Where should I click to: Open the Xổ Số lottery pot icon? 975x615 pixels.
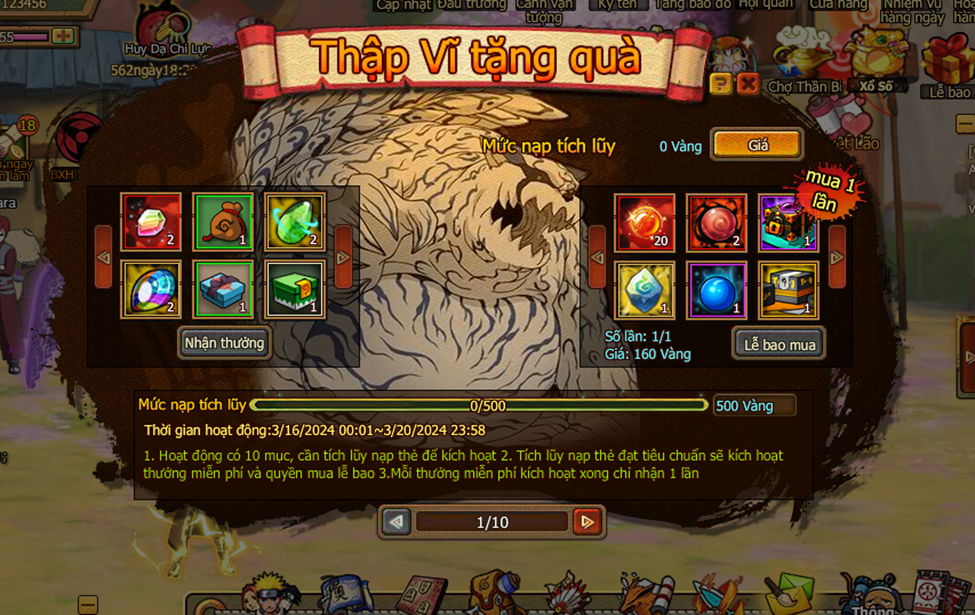[874, 58]
